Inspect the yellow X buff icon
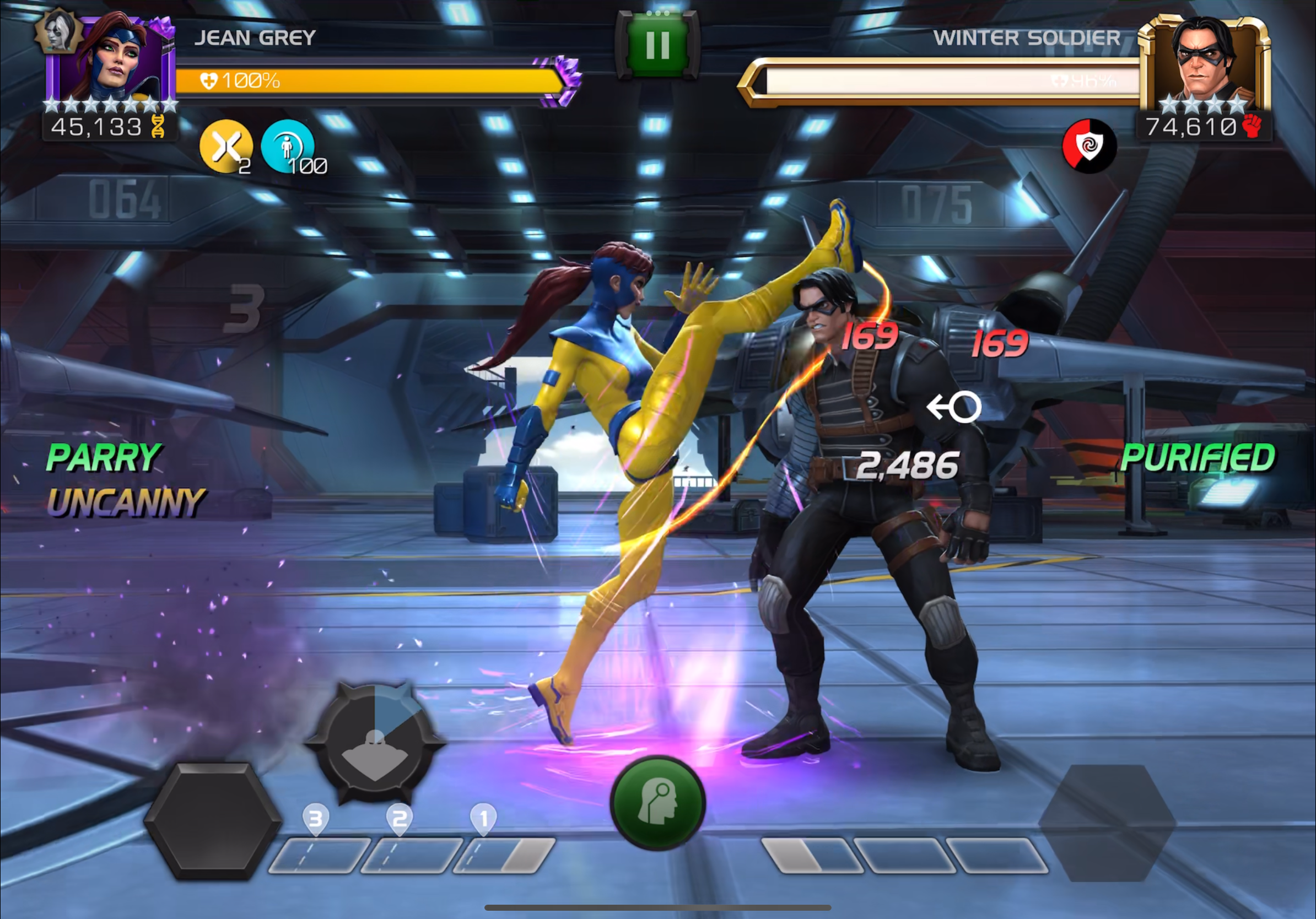The height and width of the screenshot is (919, 1316). [226, 147]
